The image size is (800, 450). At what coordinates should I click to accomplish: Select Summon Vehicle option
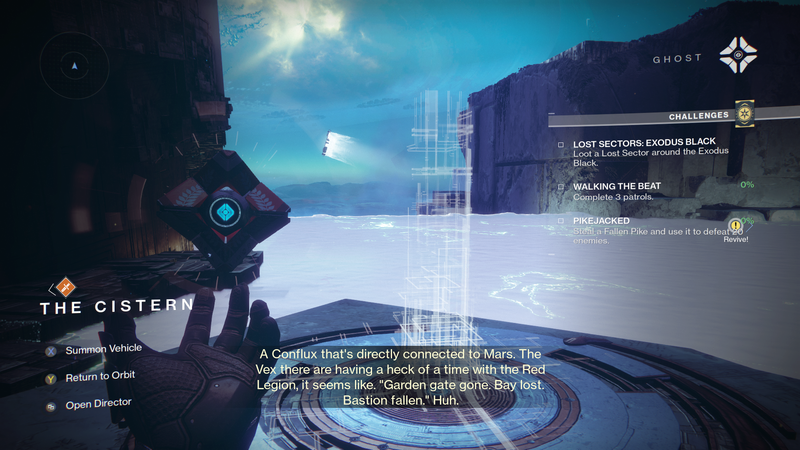tap(103, 349)
